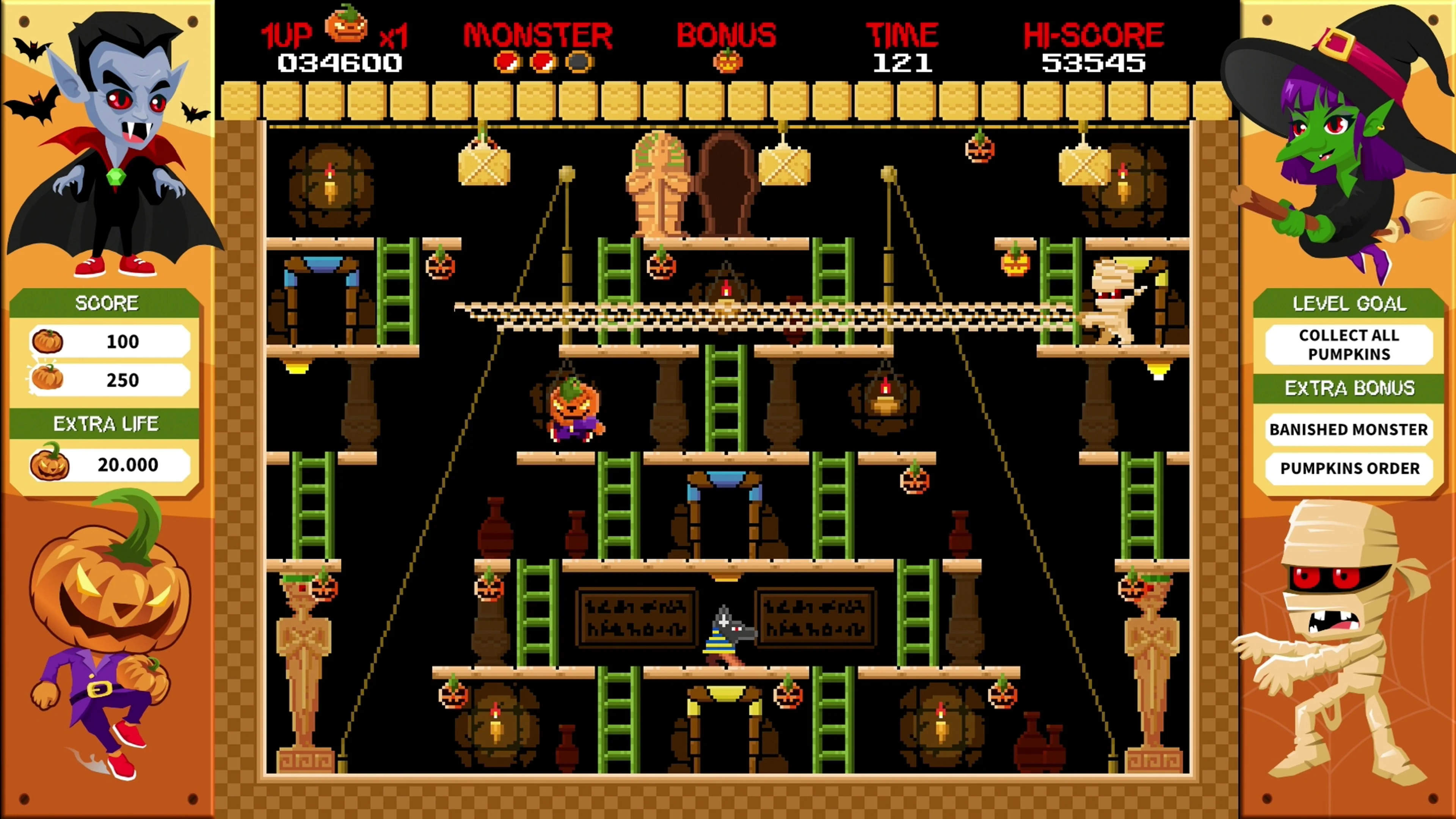The image size is (1456, 819).
Task: Expand the EXTRA BONUS section
Action: 1349,388
